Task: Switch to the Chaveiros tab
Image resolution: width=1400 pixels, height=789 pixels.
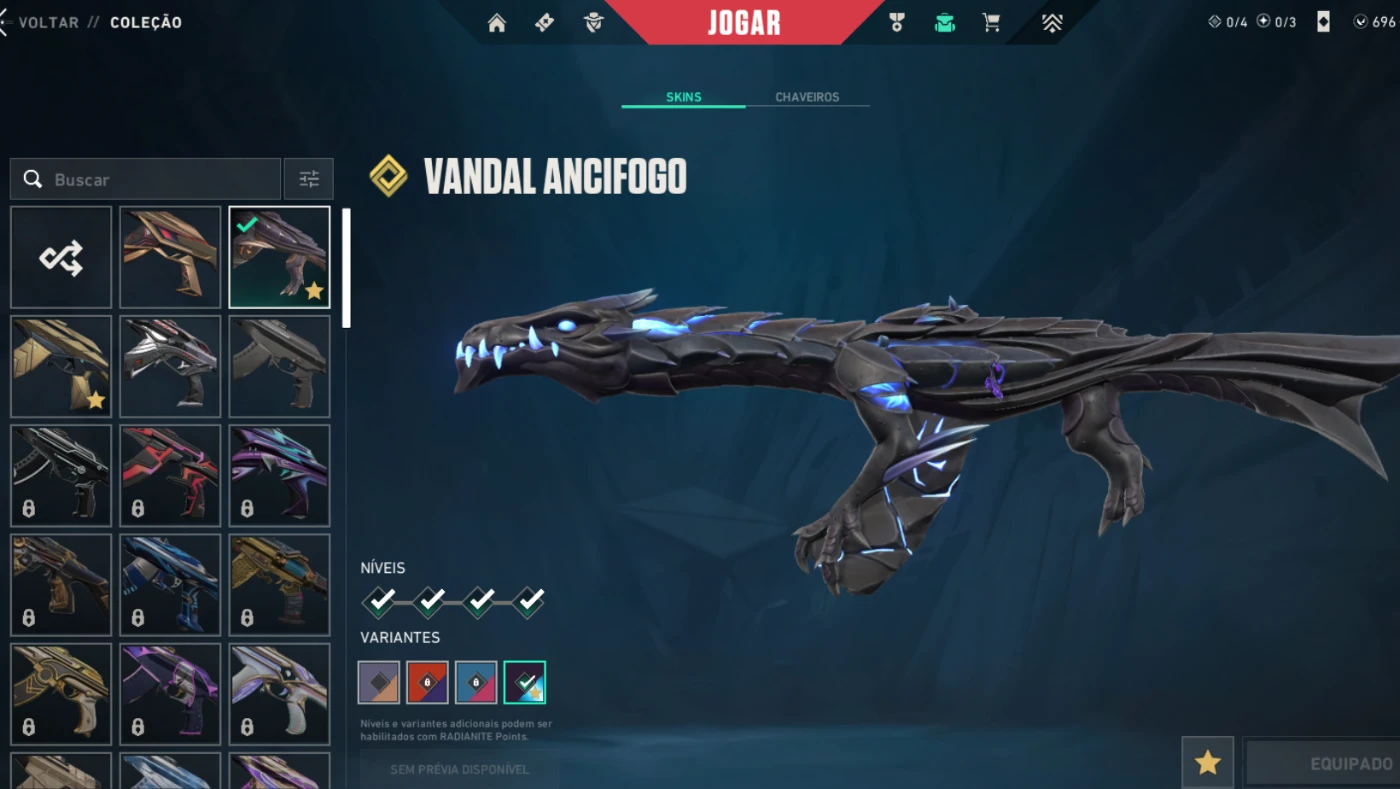Action: [807, 97]
